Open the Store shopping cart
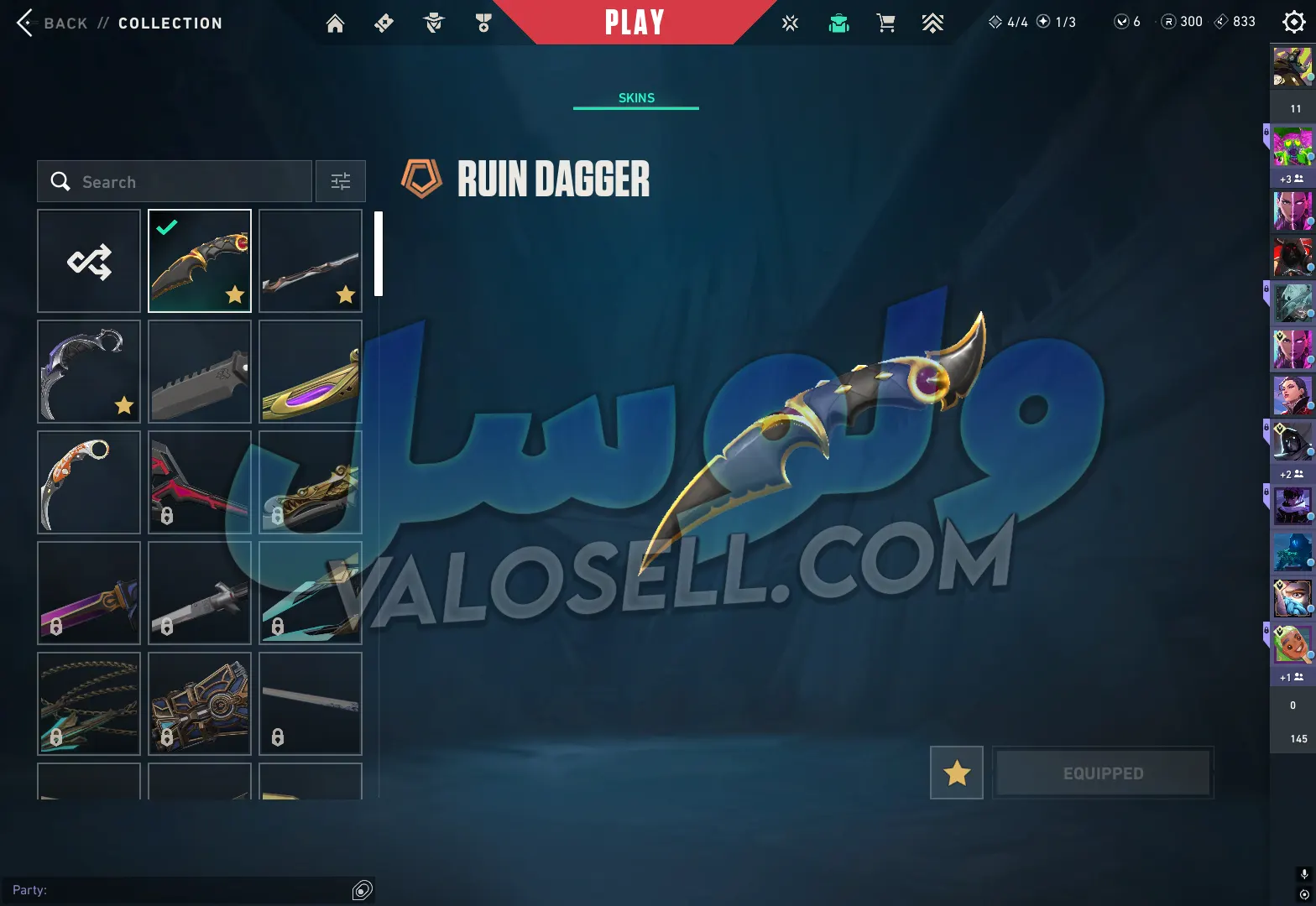Viewport: 1316px width, 906px height. click(x=885, y=23)
